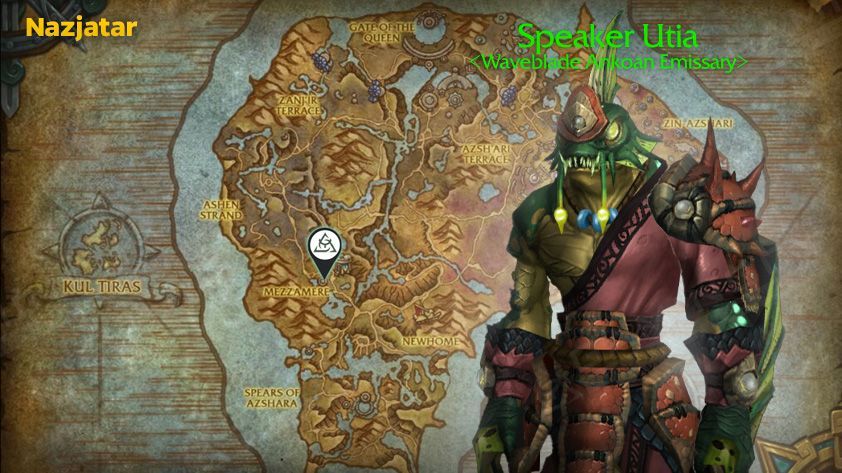This screenshot has height=473, width=842.
Task: Click the white map pin above Mezzamere
Action: pyautogui.click(x=322, y=246)
